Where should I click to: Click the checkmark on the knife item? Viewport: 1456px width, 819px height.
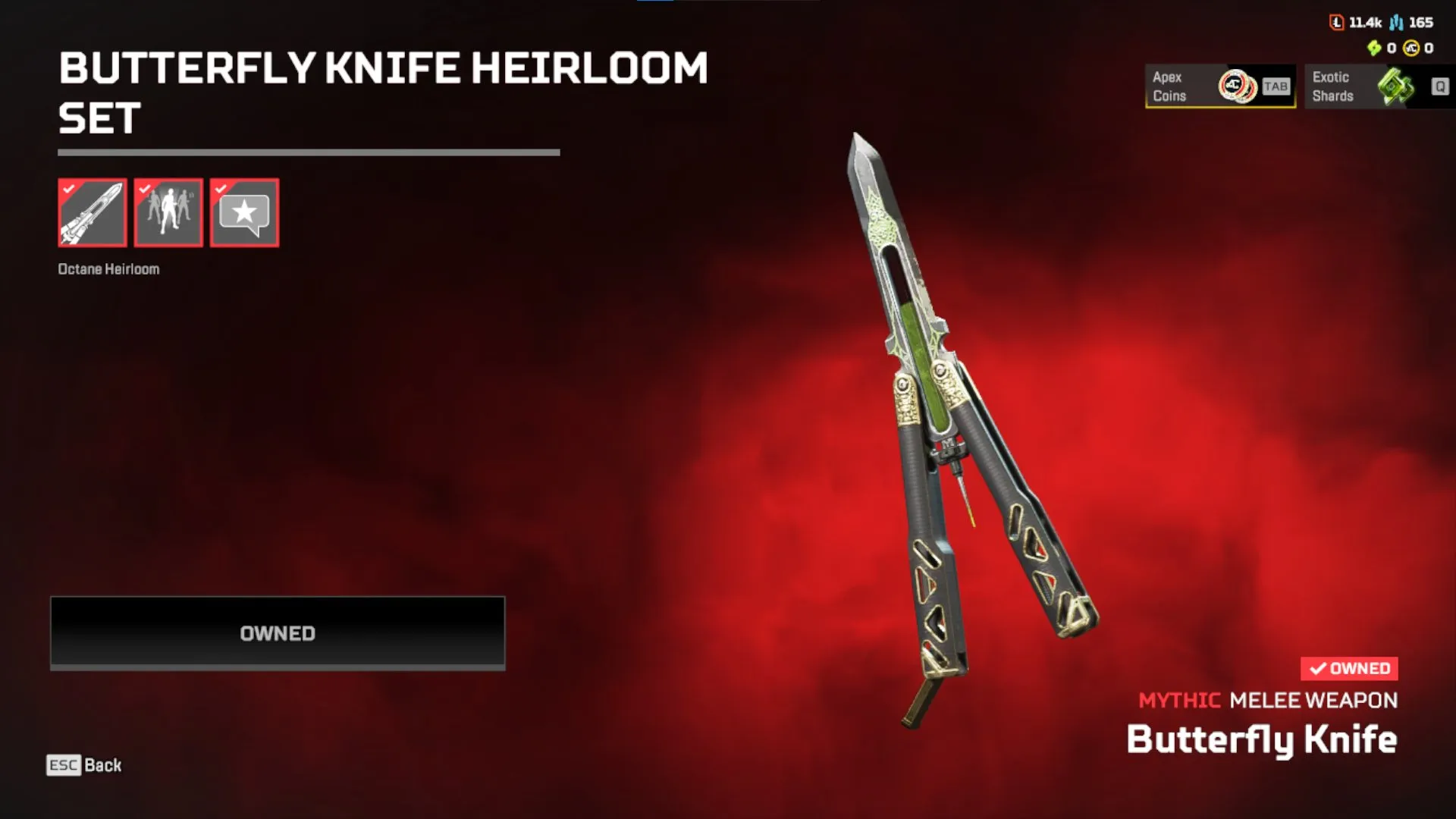[69, 189]
